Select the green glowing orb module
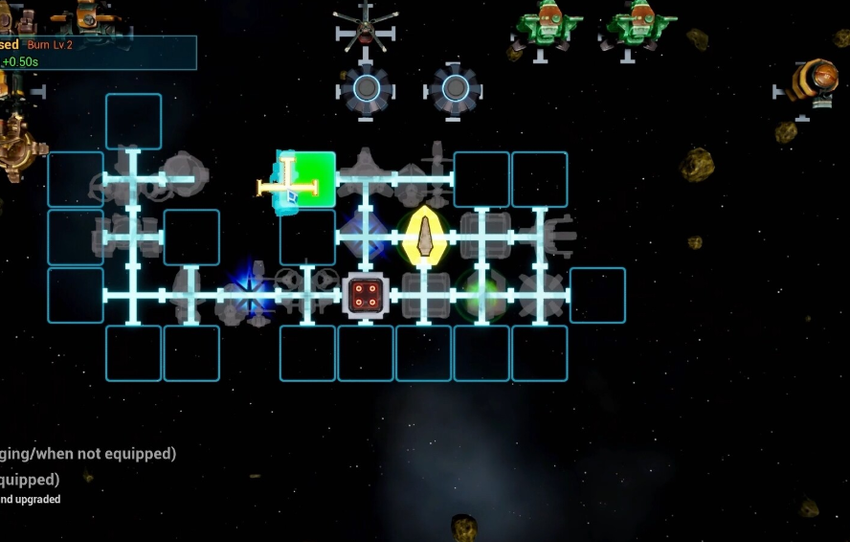Image resolution: width=850 pixels, height=542 pixels. pyautogui.click(x=482, y=296)
